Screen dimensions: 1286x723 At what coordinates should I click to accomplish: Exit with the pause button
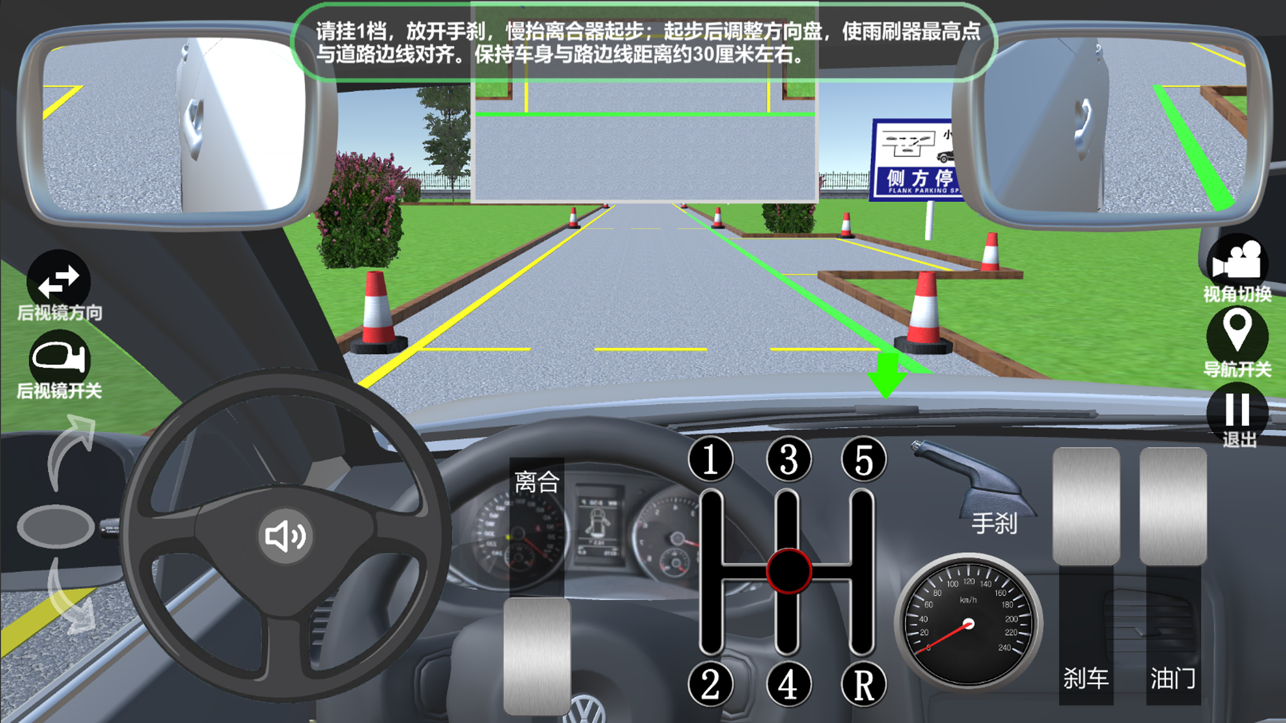(x=1237, y=411)
